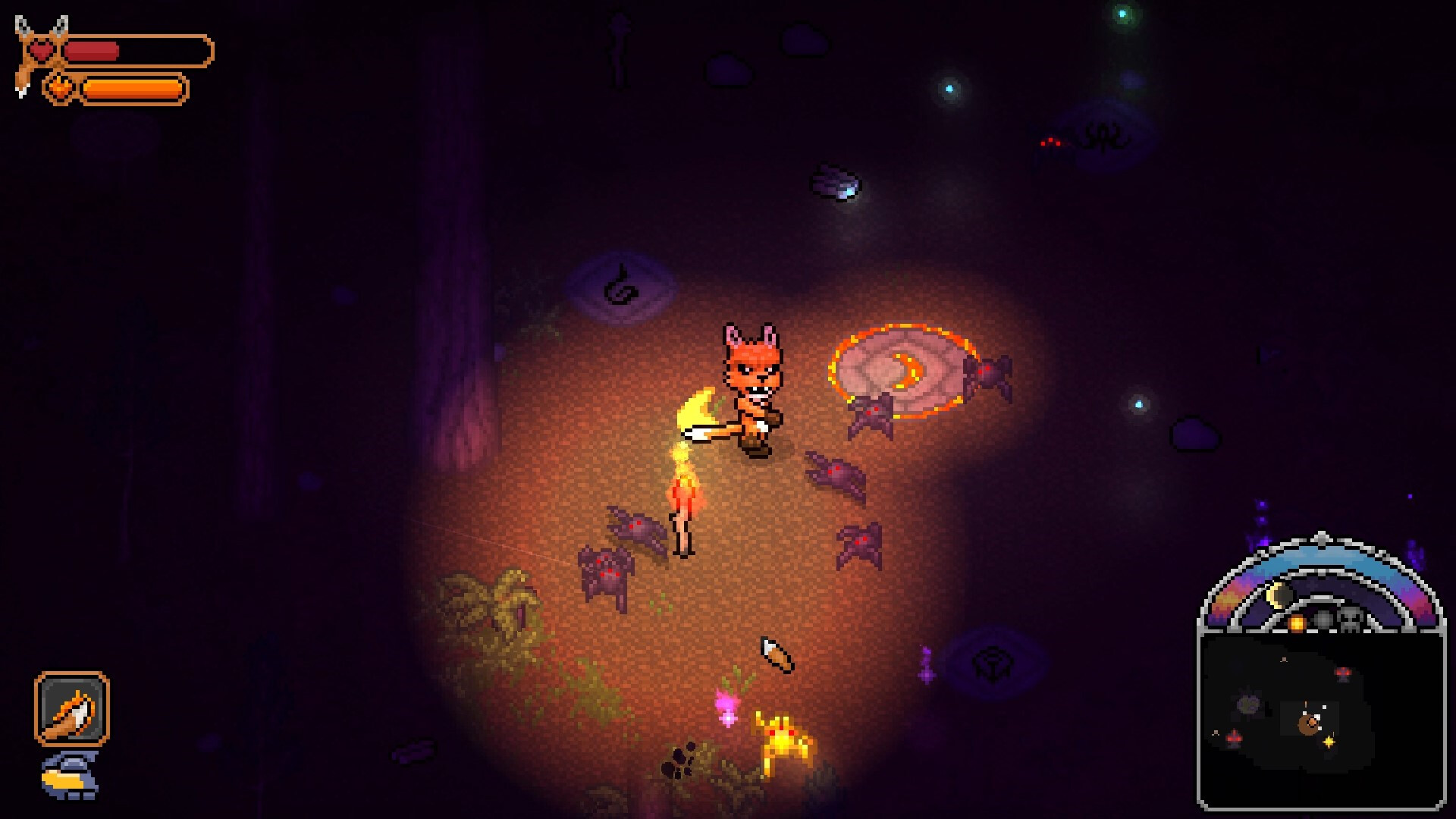Viewport: 1456px width, 819px height.
Task: Click the orange energy bar
Action: tap(133, 87)
